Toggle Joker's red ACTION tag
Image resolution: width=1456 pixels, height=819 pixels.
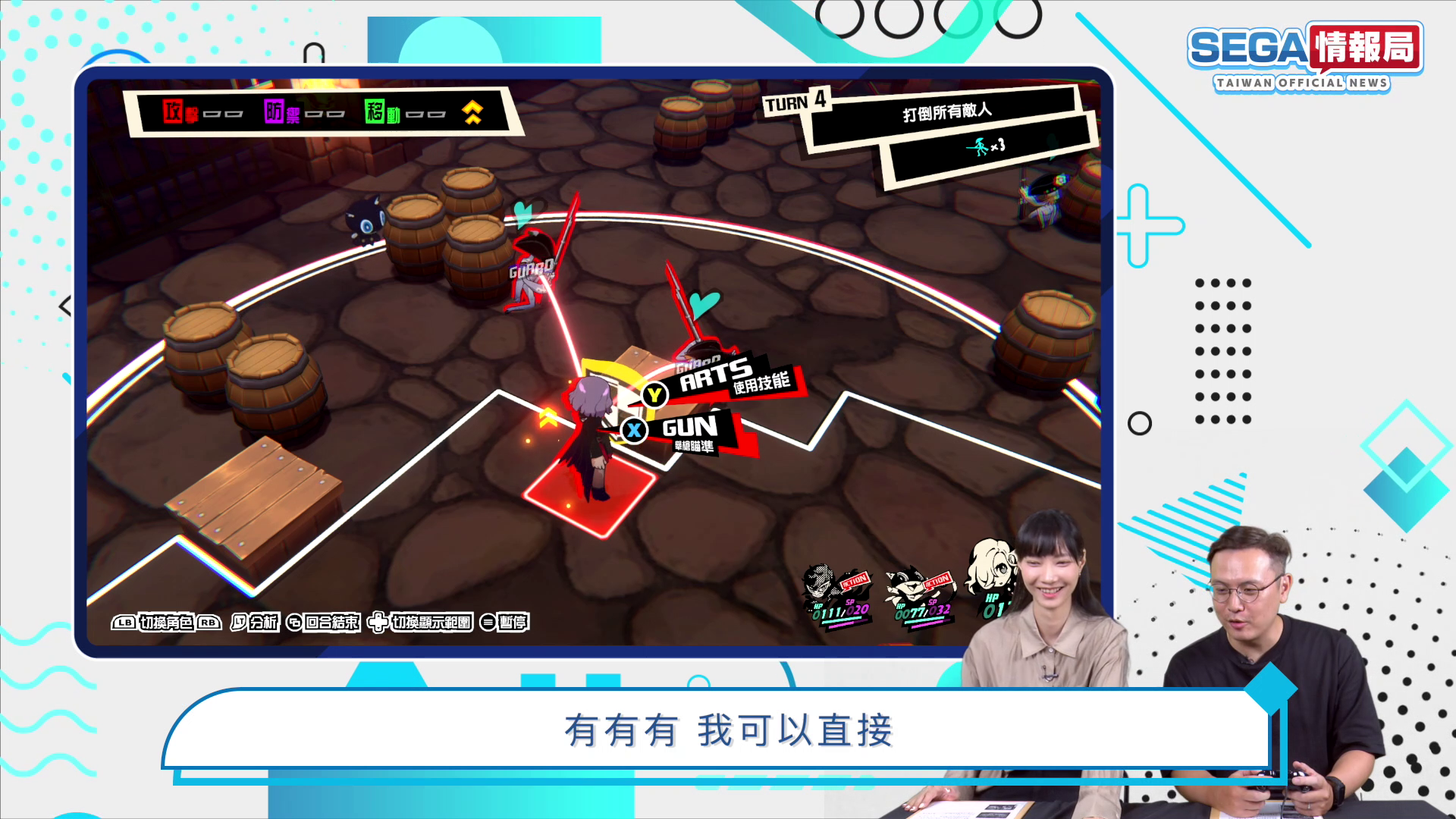pos(854,581)
